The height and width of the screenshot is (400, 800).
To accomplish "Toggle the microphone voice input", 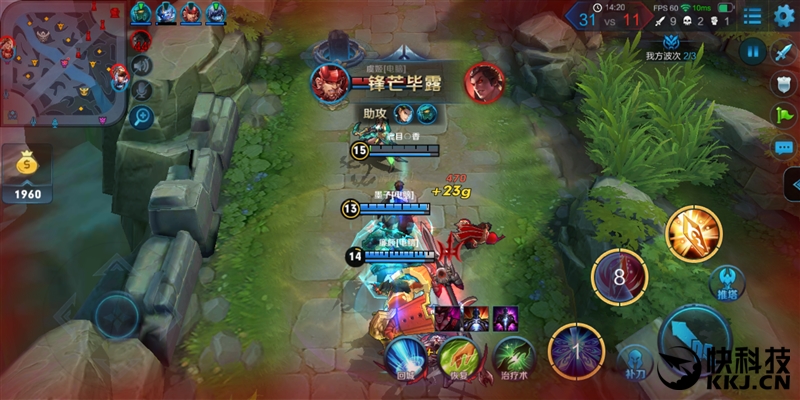I will point(141,90).
